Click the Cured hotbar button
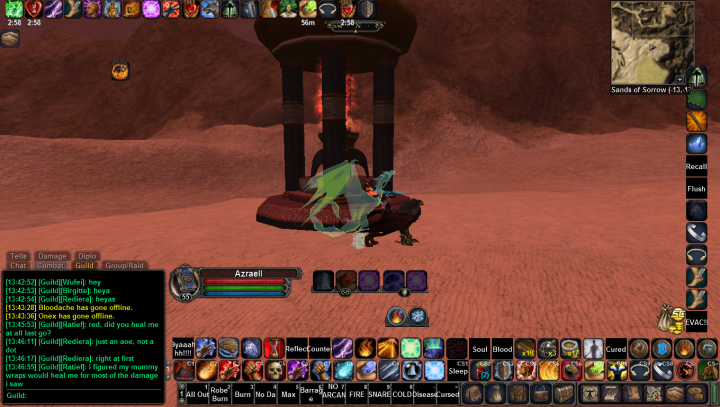Screen dimensions: 720x407 tap(616, 348)
